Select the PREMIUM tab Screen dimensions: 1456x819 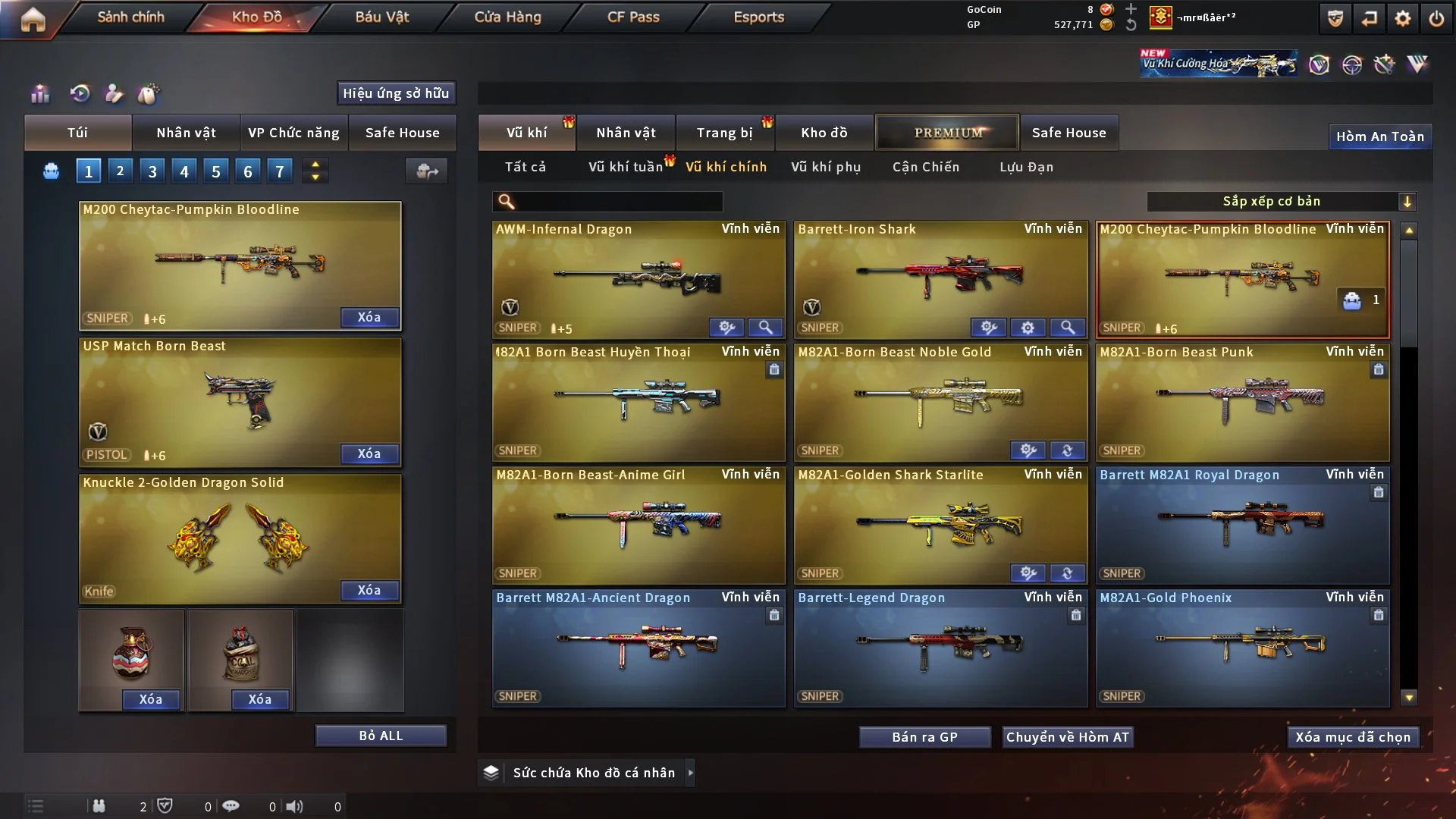coord(947,133)
